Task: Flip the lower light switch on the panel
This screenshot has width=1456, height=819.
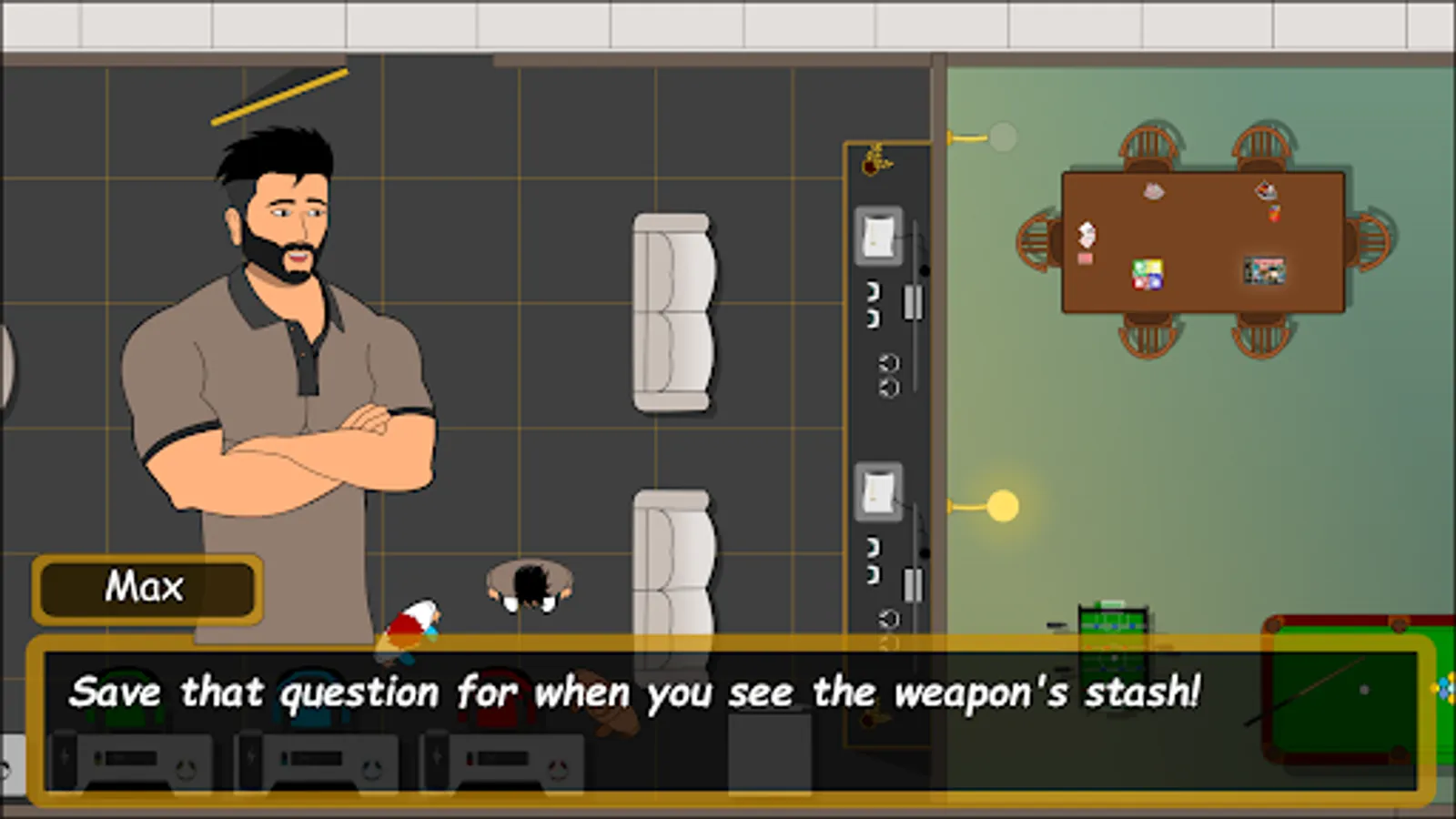Action: 877,491
